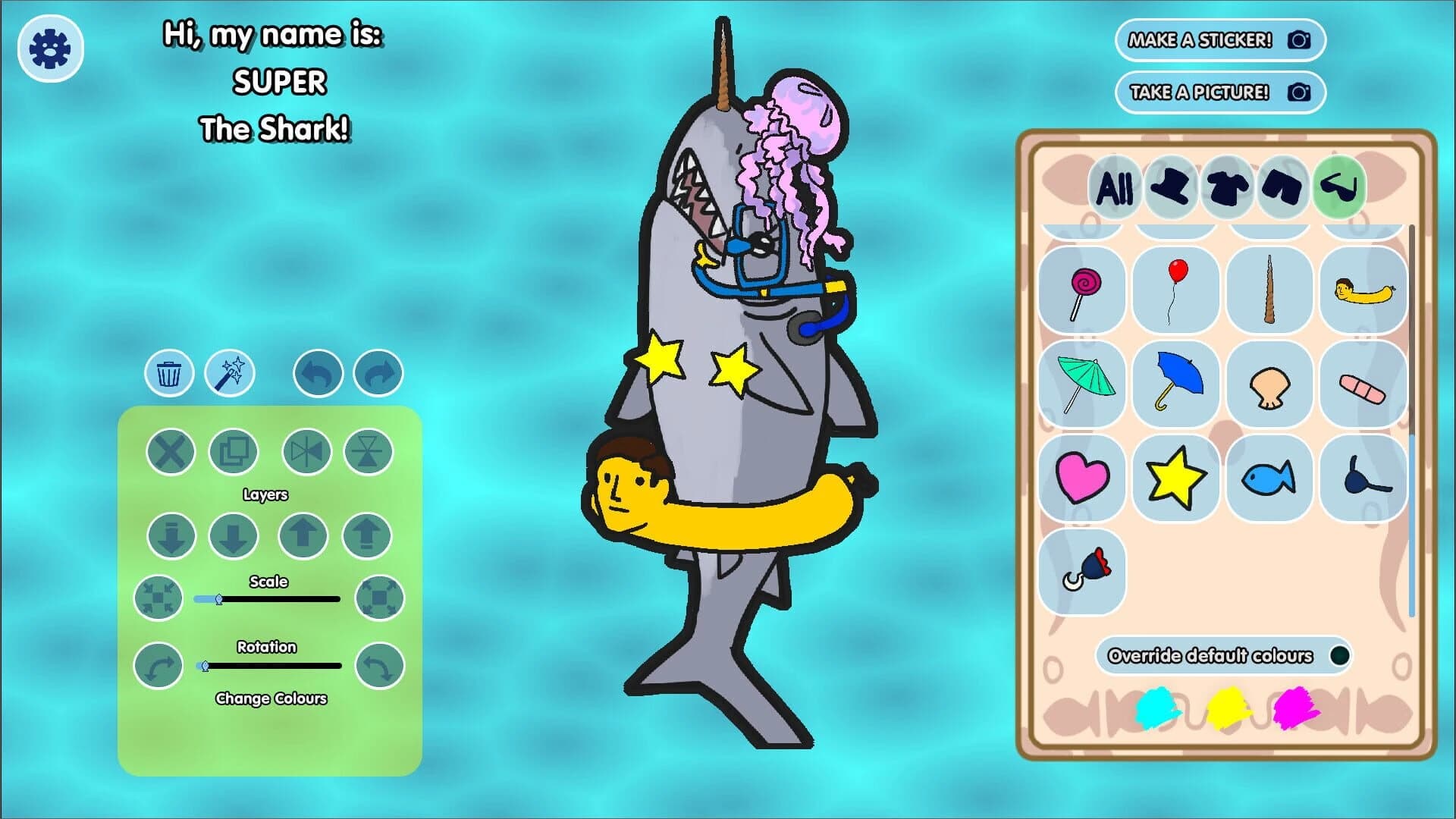Choose the pirate hook accessory

1082,571
